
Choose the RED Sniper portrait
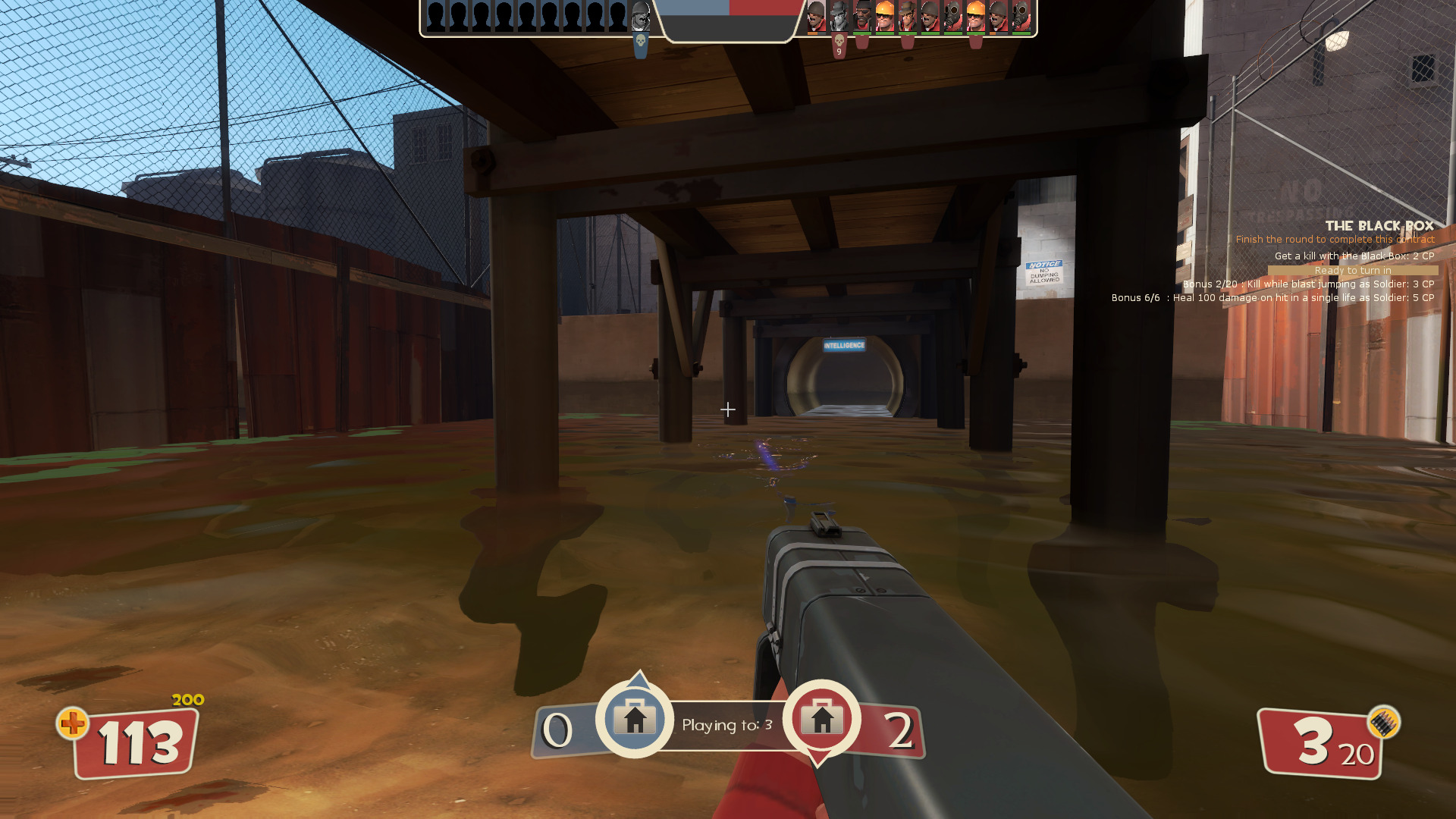908,17
